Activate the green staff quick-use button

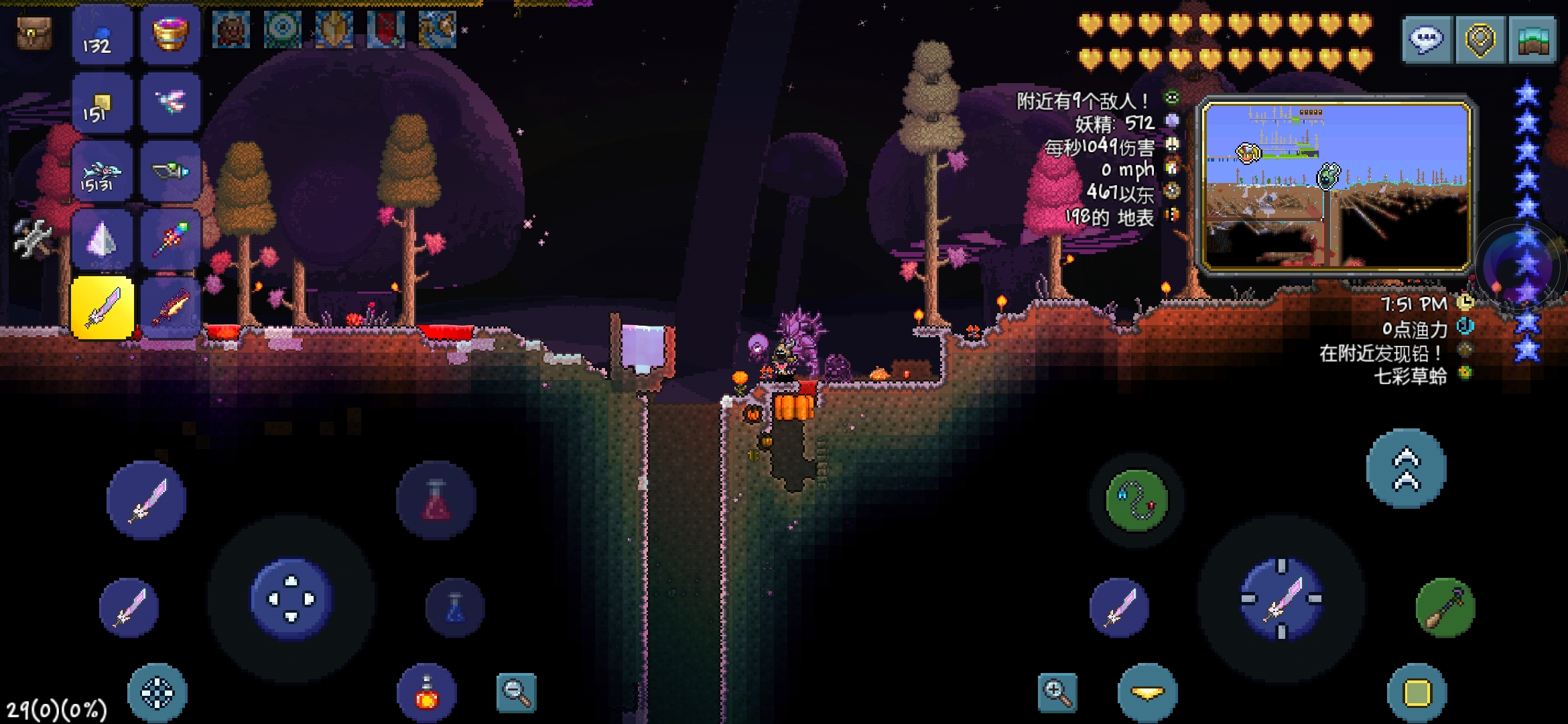(x=1445, y=607)
